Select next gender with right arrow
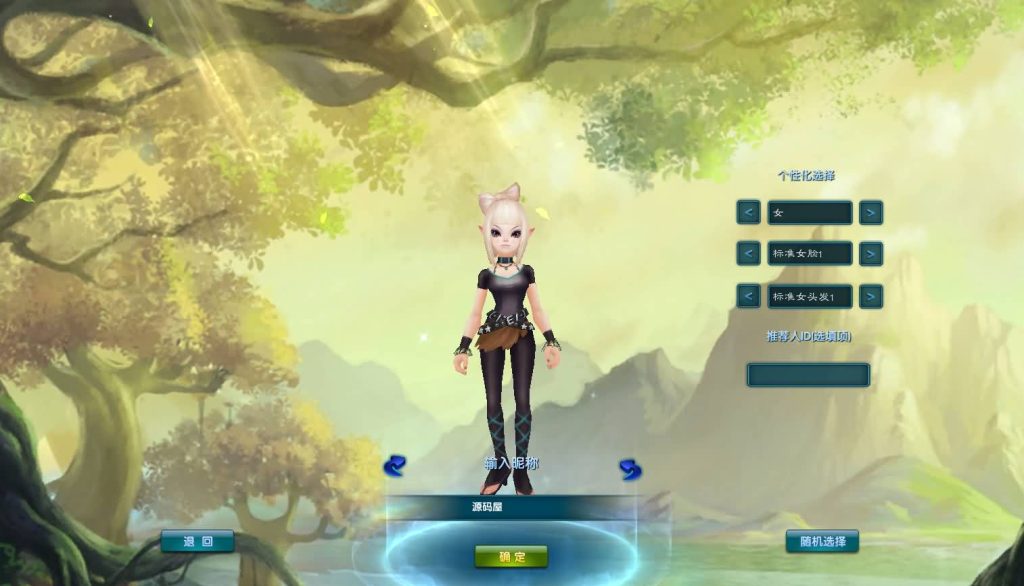Image resolution: width=1024 pixels, height=586 pixels. point(871,213)
